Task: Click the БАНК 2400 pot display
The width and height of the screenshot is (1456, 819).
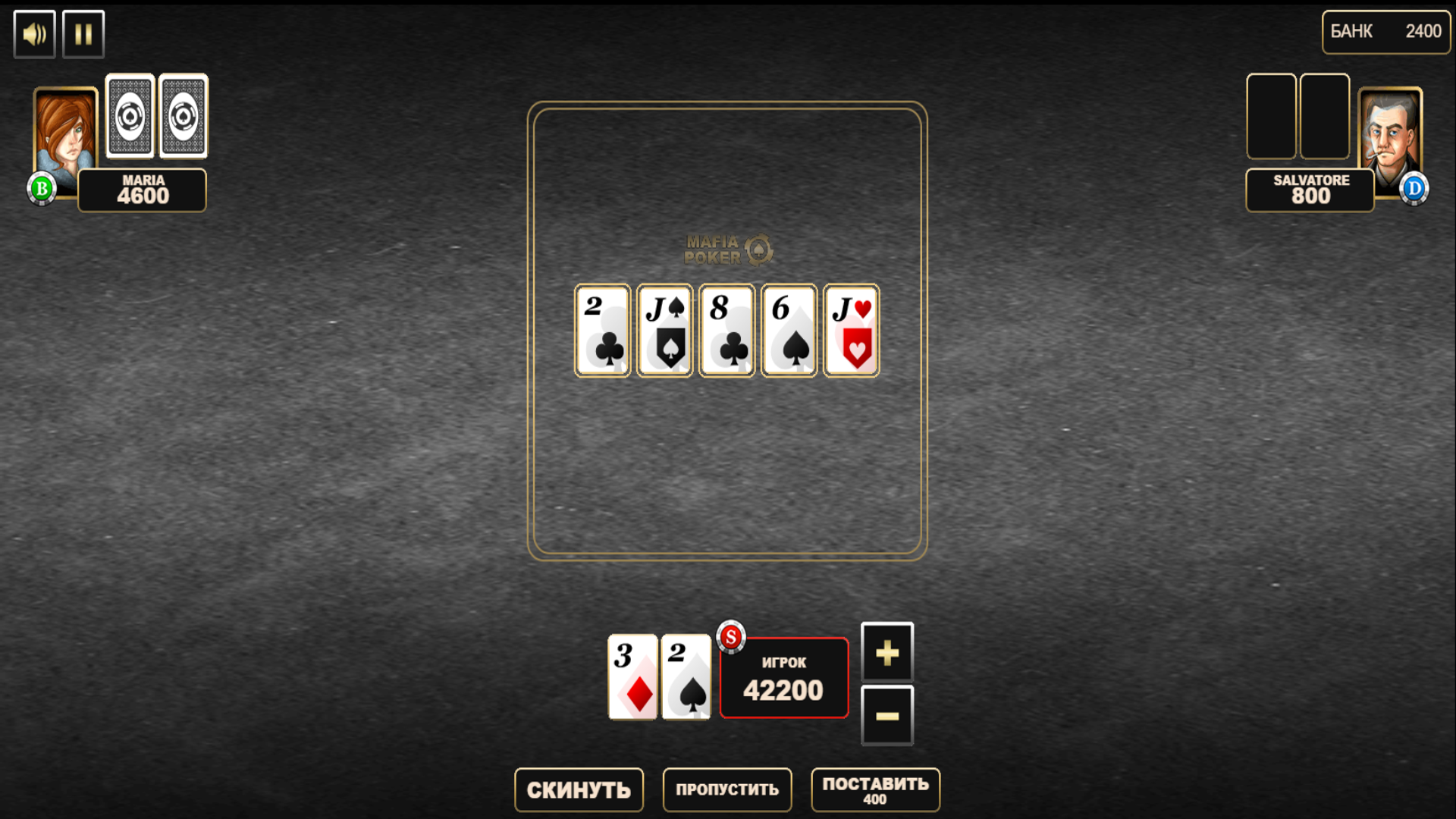Action: tap(1385, 32)
